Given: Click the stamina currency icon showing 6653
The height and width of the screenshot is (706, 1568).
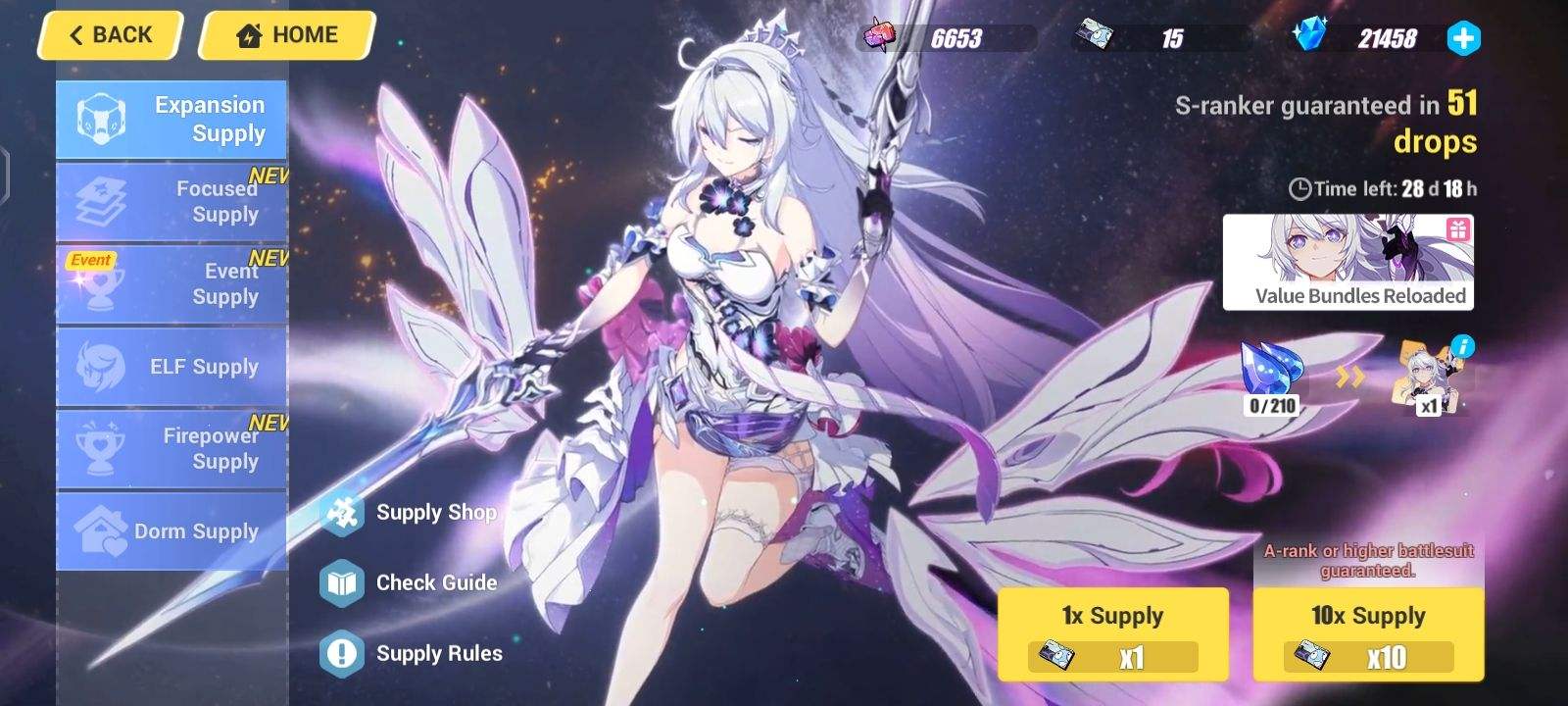Looking at the screenshot, I should click(880, 37).
